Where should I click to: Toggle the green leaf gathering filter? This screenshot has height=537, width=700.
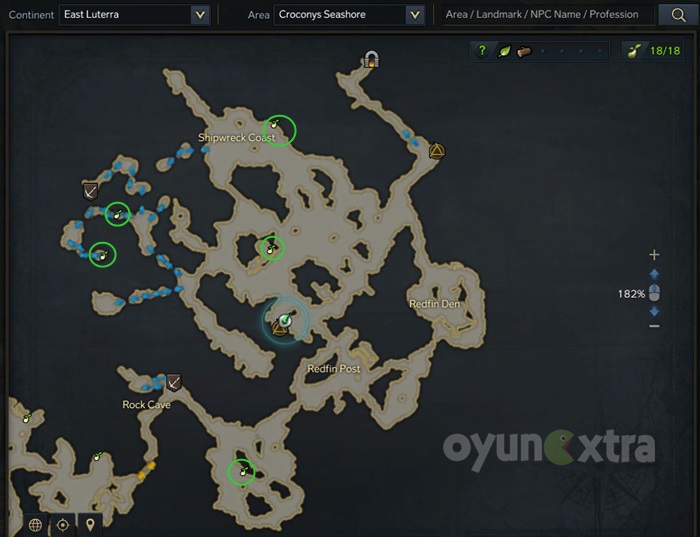point(504,51)
